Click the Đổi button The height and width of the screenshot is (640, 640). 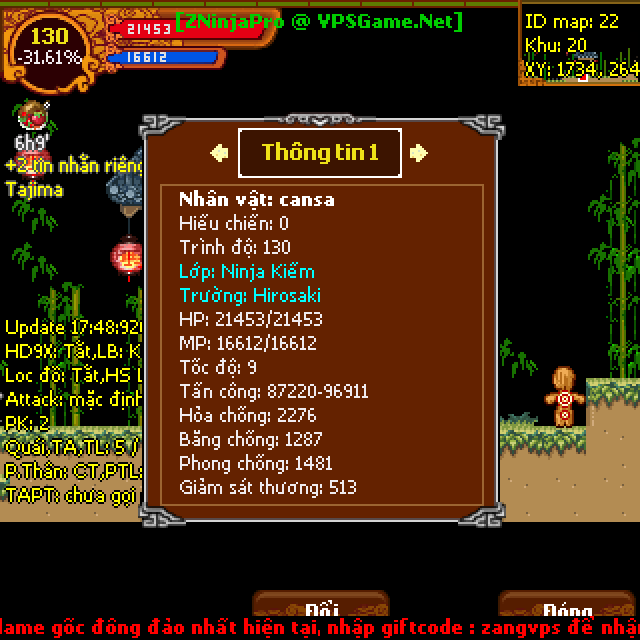click(x=320, y=608)
